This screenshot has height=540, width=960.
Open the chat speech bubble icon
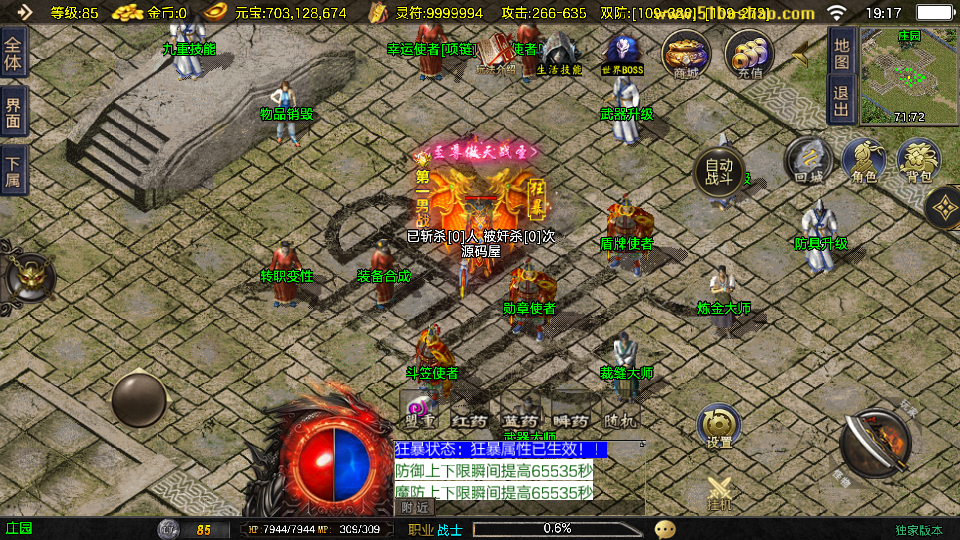click(665, 528)
